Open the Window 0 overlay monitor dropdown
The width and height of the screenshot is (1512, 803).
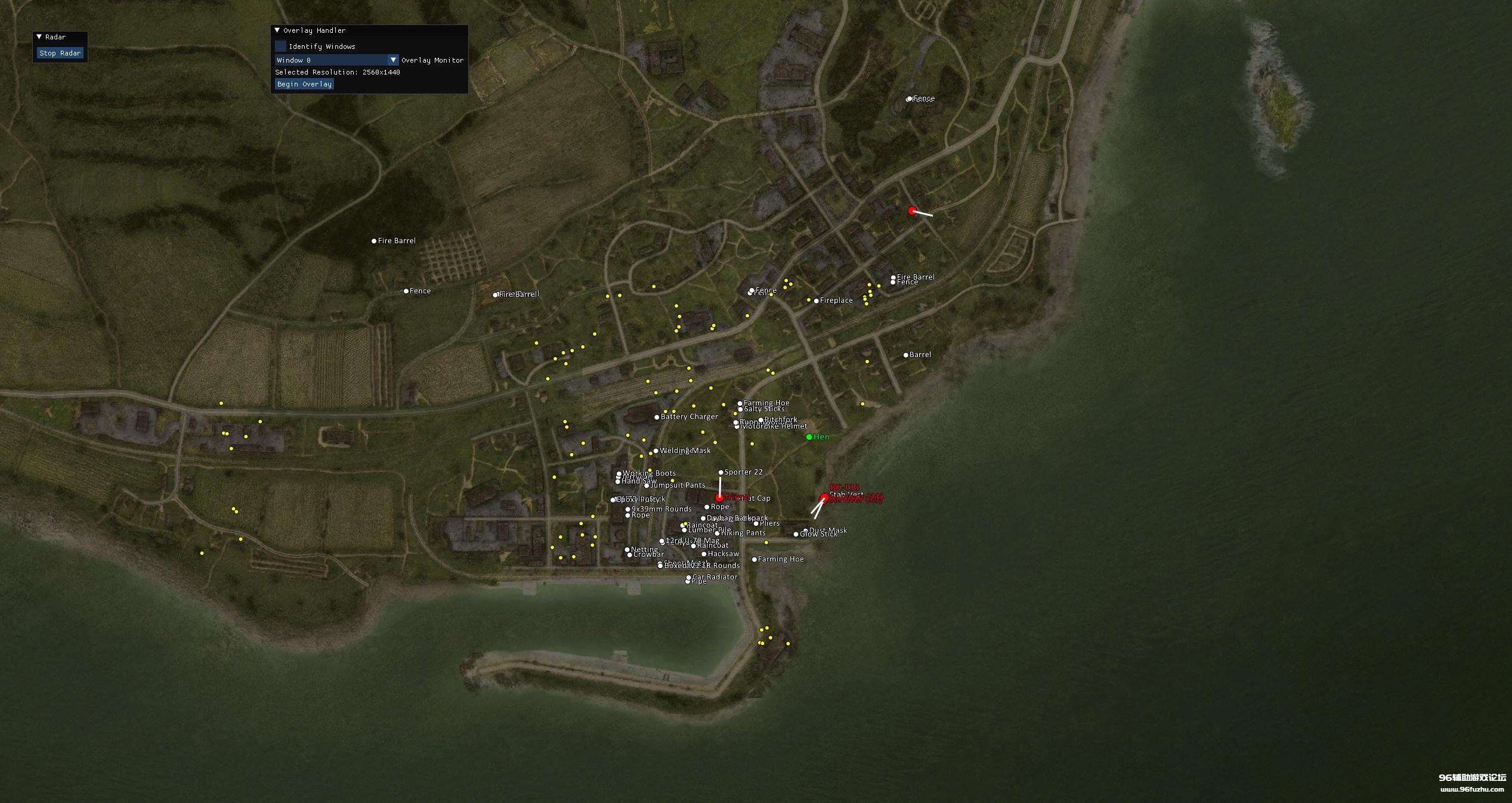(x=392, y=60)
